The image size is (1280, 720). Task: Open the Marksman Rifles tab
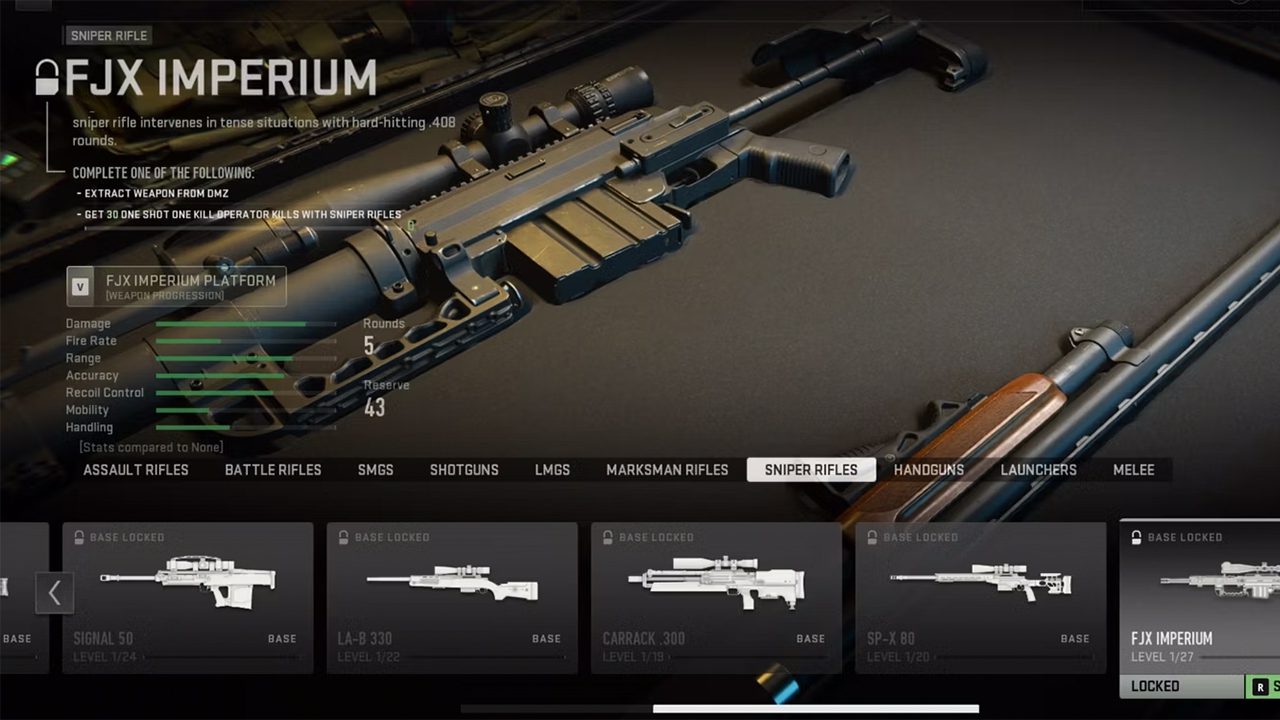click(x=667, y=470)
